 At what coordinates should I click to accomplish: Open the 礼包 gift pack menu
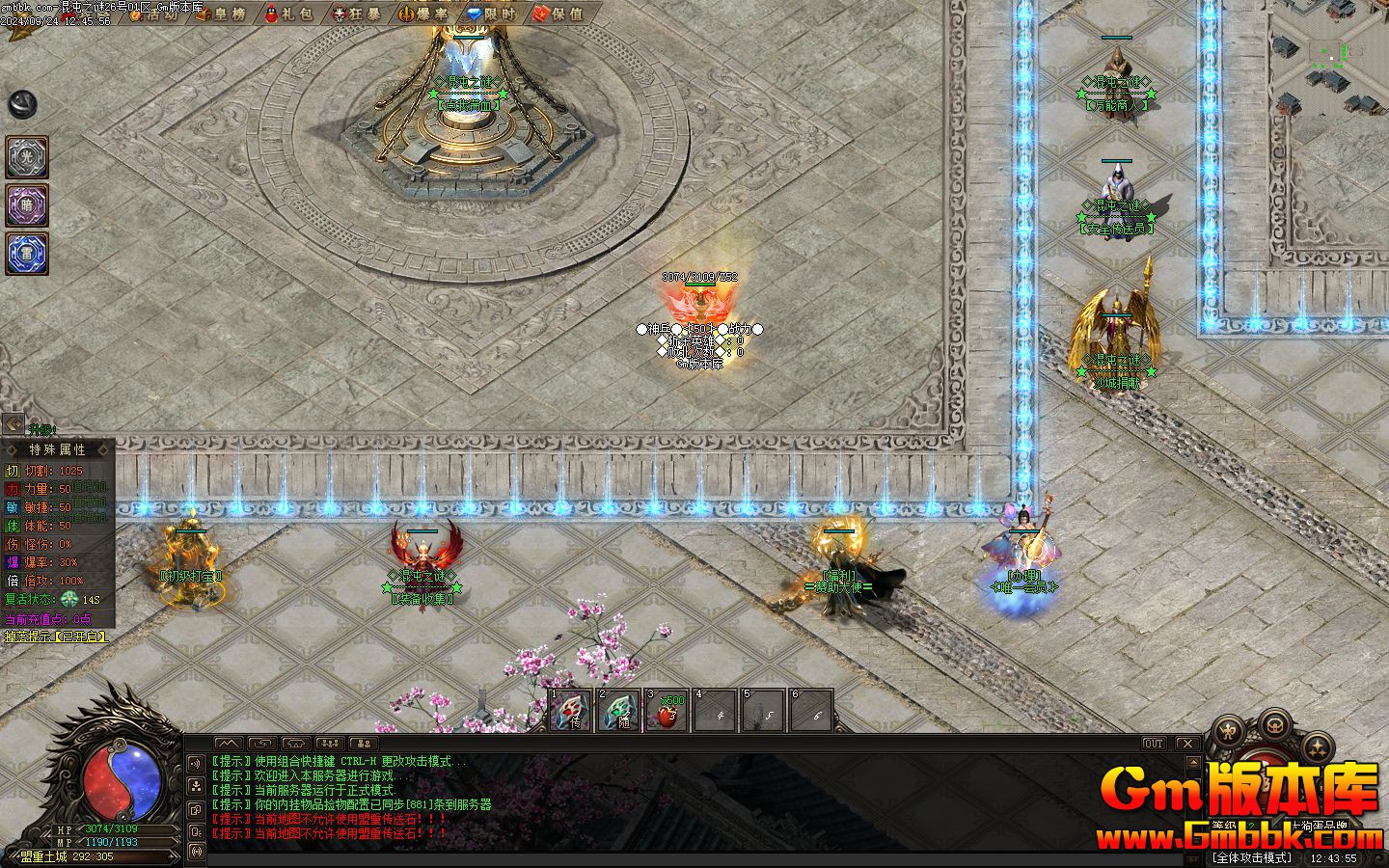click(287, 14)
